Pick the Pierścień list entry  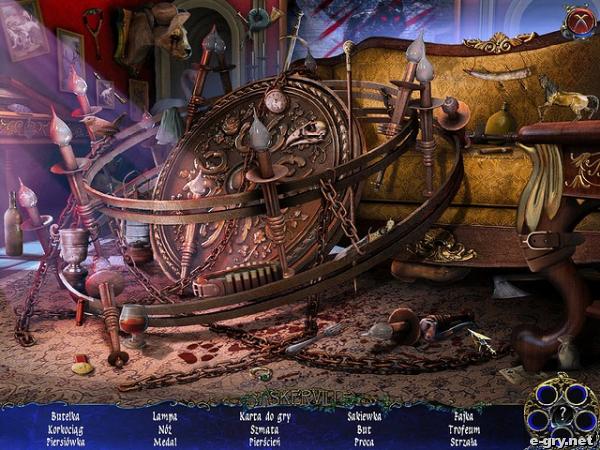[265, 440]
